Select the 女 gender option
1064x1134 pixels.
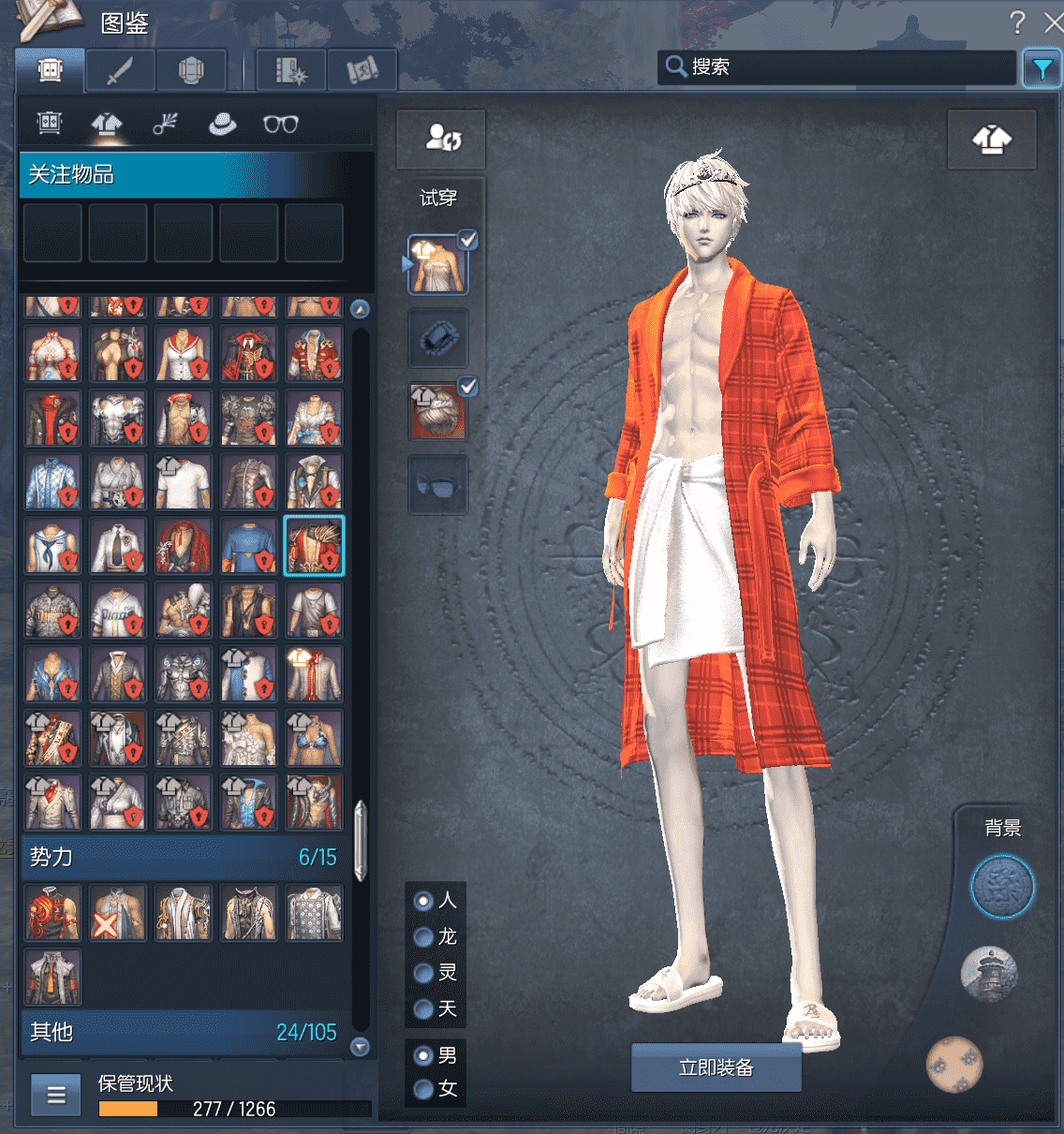423,1088
